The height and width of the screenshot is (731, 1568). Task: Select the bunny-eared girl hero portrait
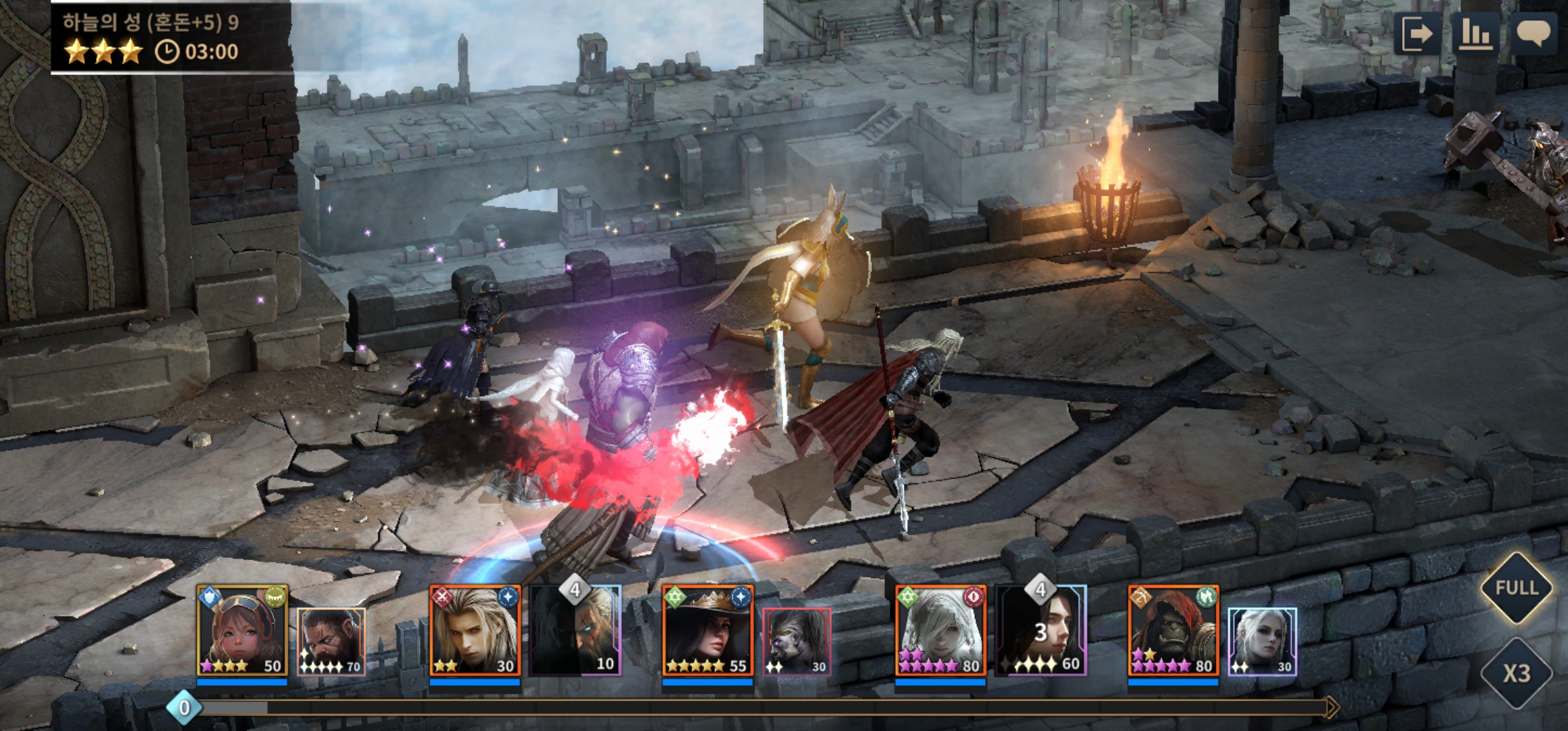tap(242, 631)
